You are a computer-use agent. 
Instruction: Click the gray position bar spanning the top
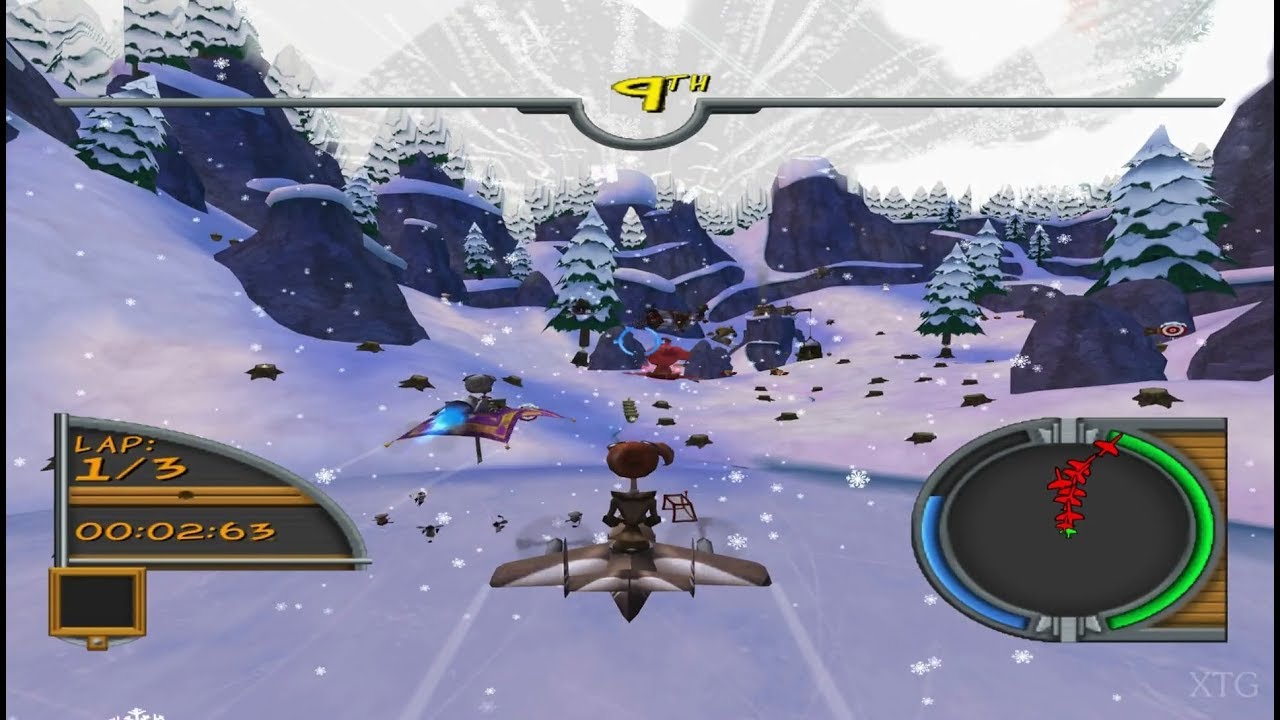[x=300, y=100]
